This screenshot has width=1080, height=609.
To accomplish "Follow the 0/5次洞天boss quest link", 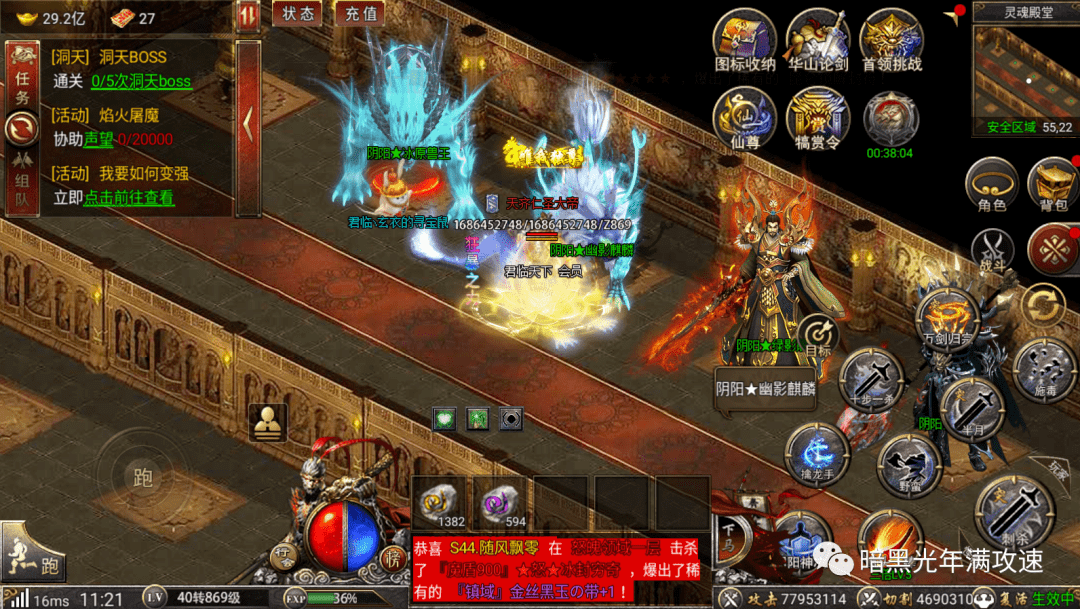I will [140, 82].
